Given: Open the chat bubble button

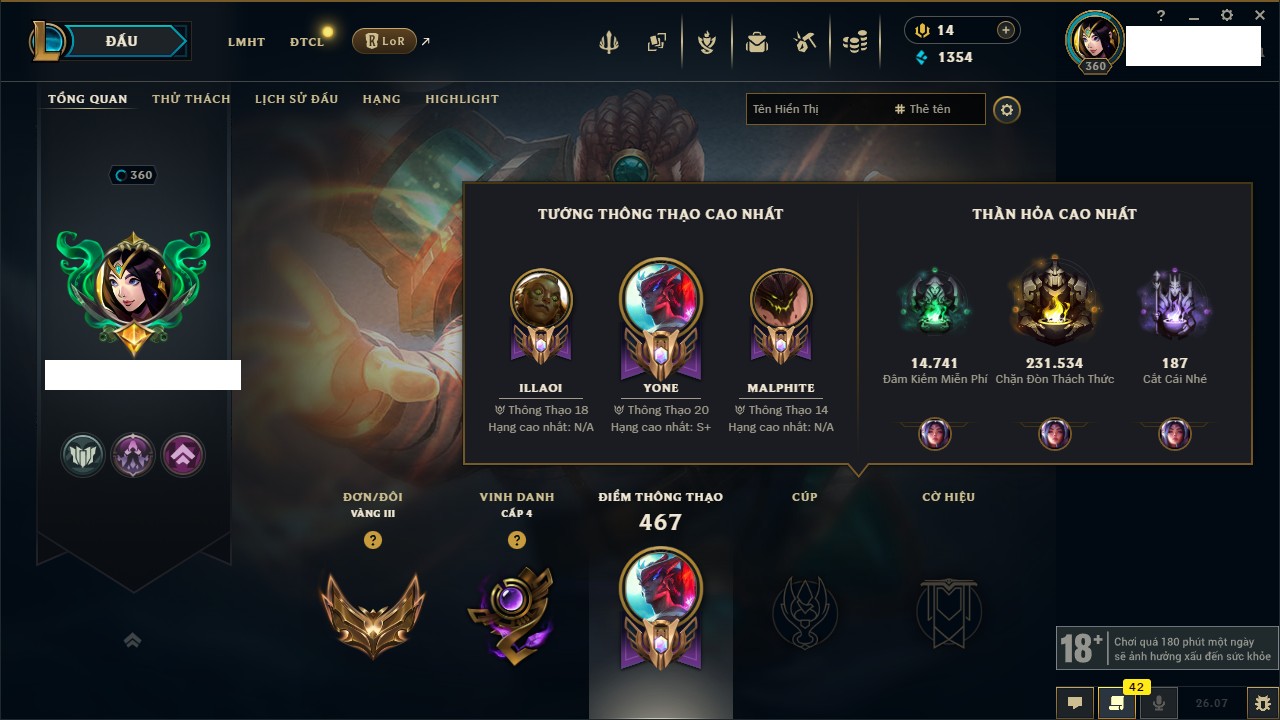Looking at the screenshot, I should (x=1075, y=703).
